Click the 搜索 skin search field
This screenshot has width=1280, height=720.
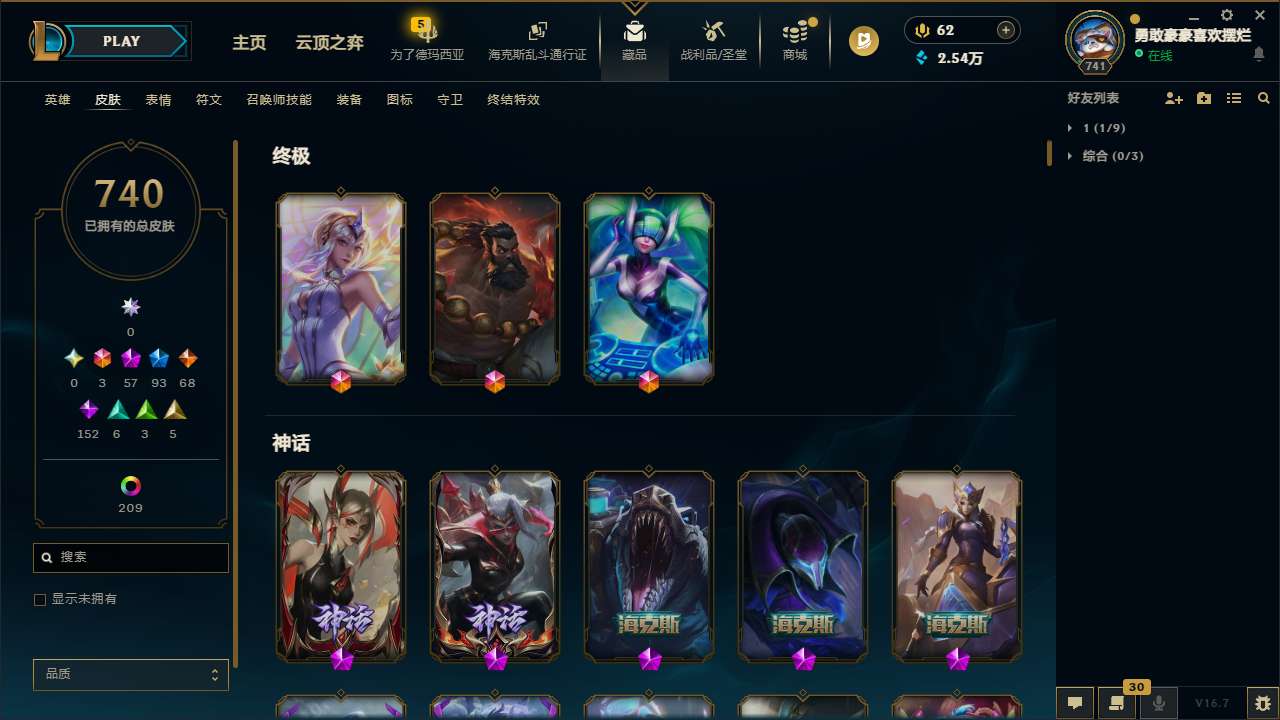click(130, 557)
